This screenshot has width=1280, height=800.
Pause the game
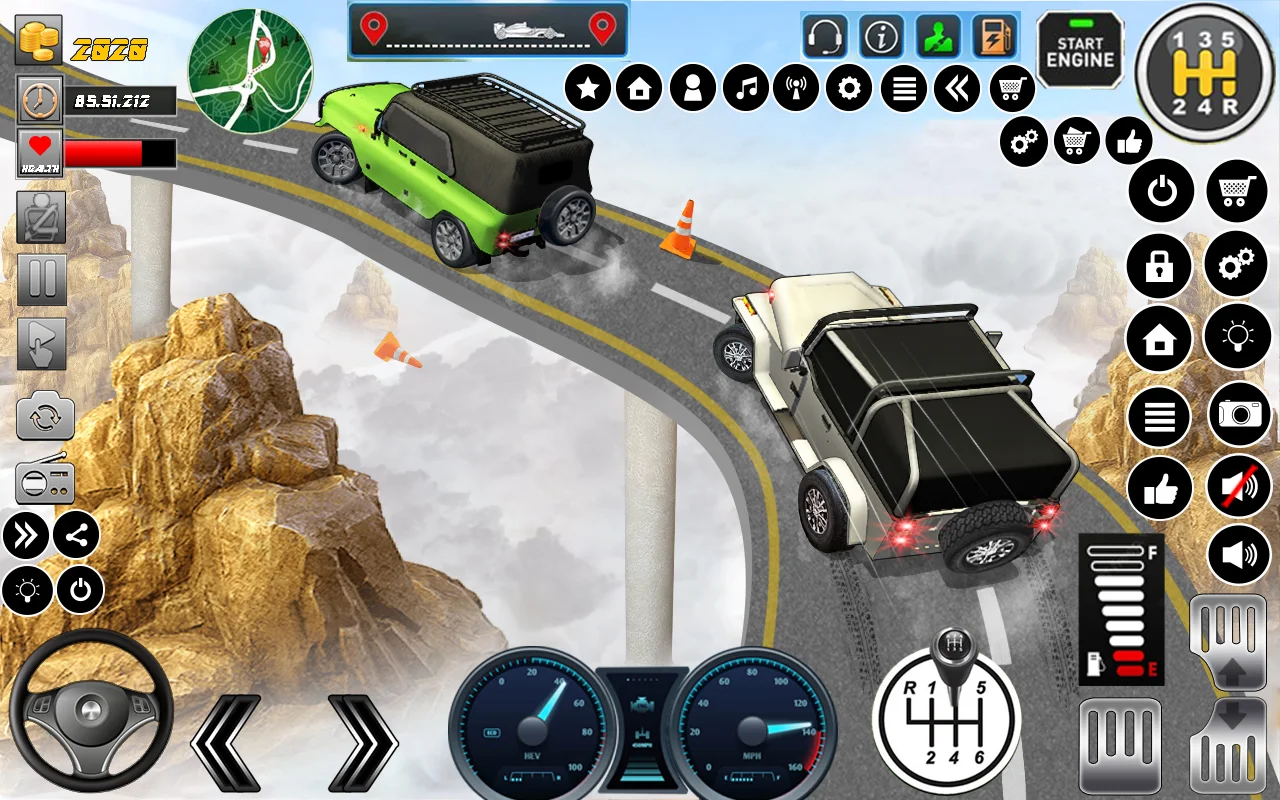click(x=41, y=279)
